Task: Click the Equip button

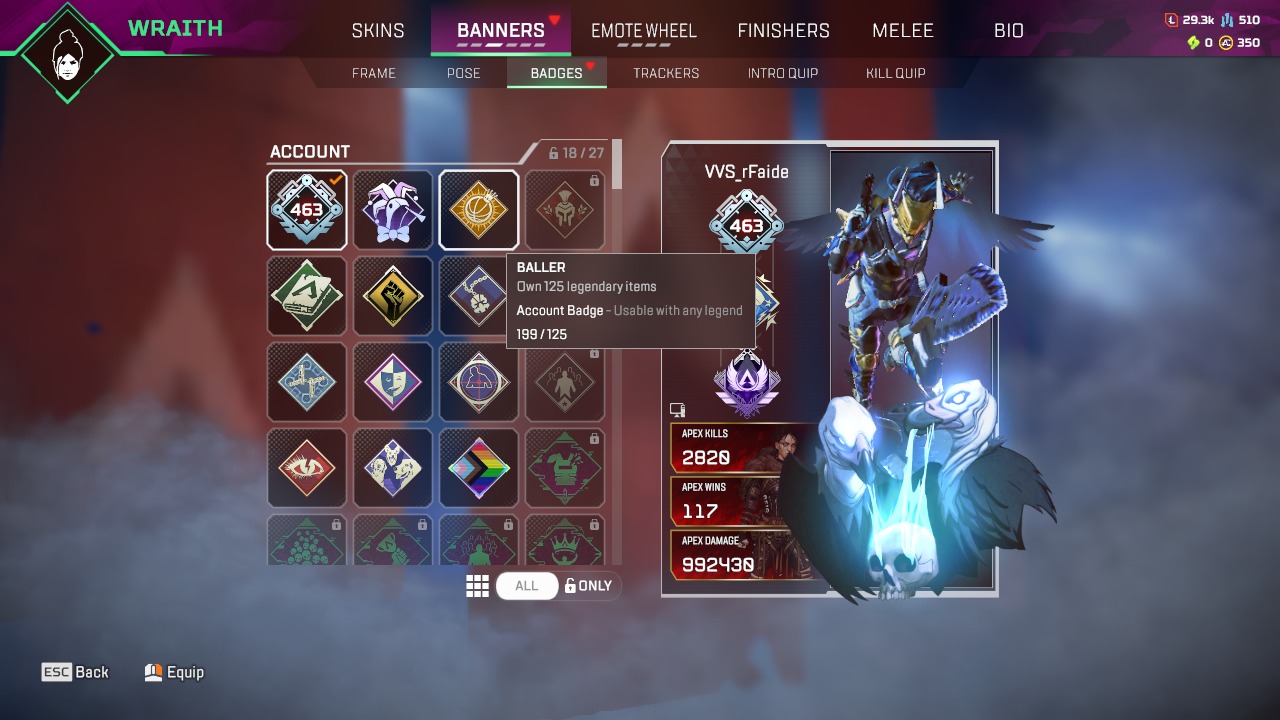Action: [x=175, y=671]
